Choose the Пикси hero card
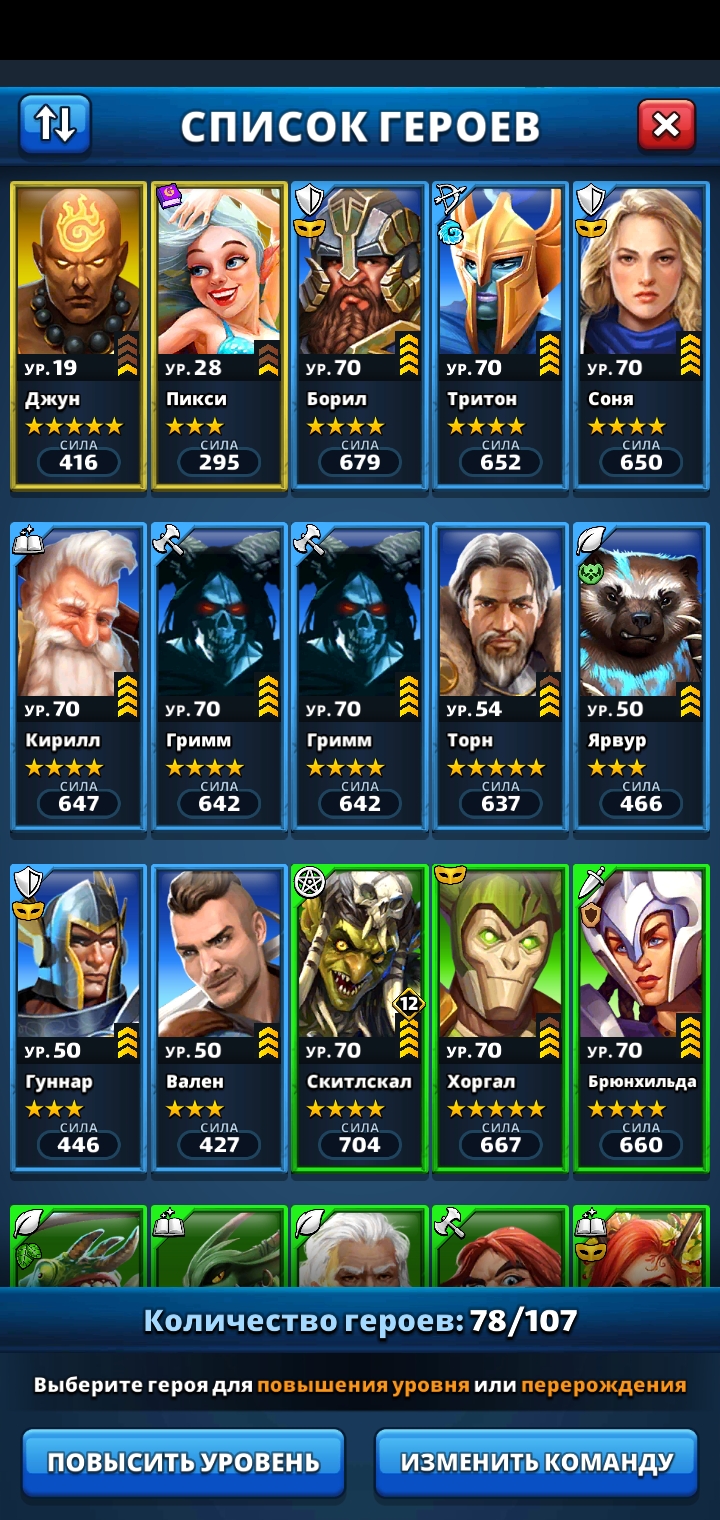This screenshot has width=720, height=1520. 219,335
